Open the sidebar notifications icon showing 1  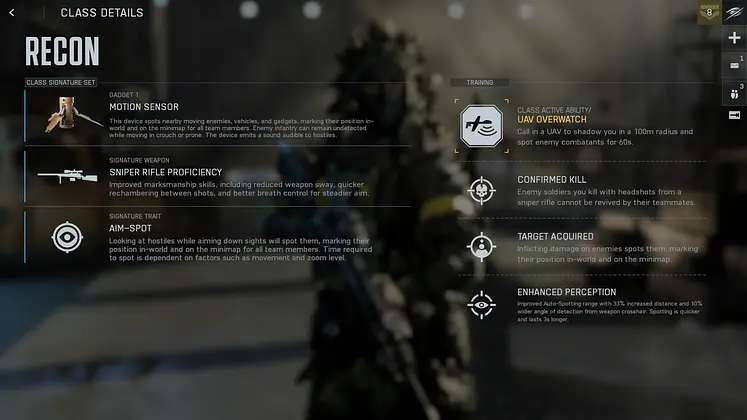click(x=735, y=65)
